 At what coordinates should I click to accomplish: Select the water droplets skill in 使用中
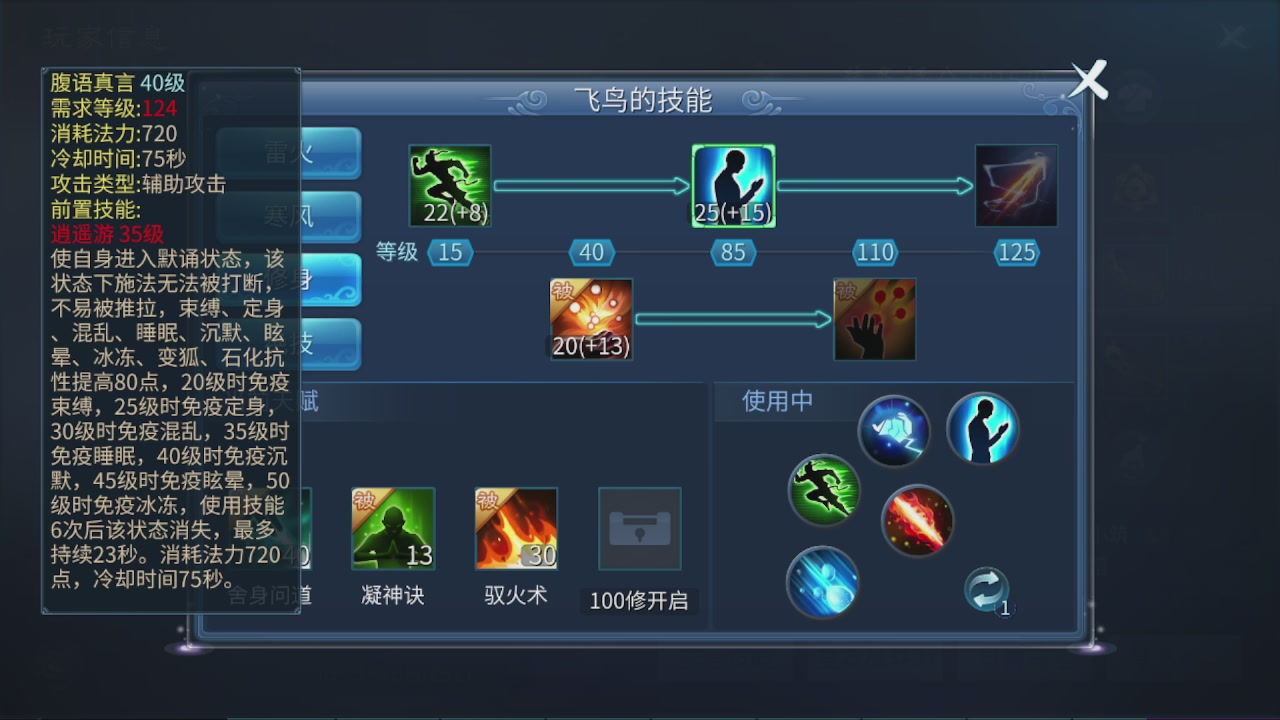822,584
